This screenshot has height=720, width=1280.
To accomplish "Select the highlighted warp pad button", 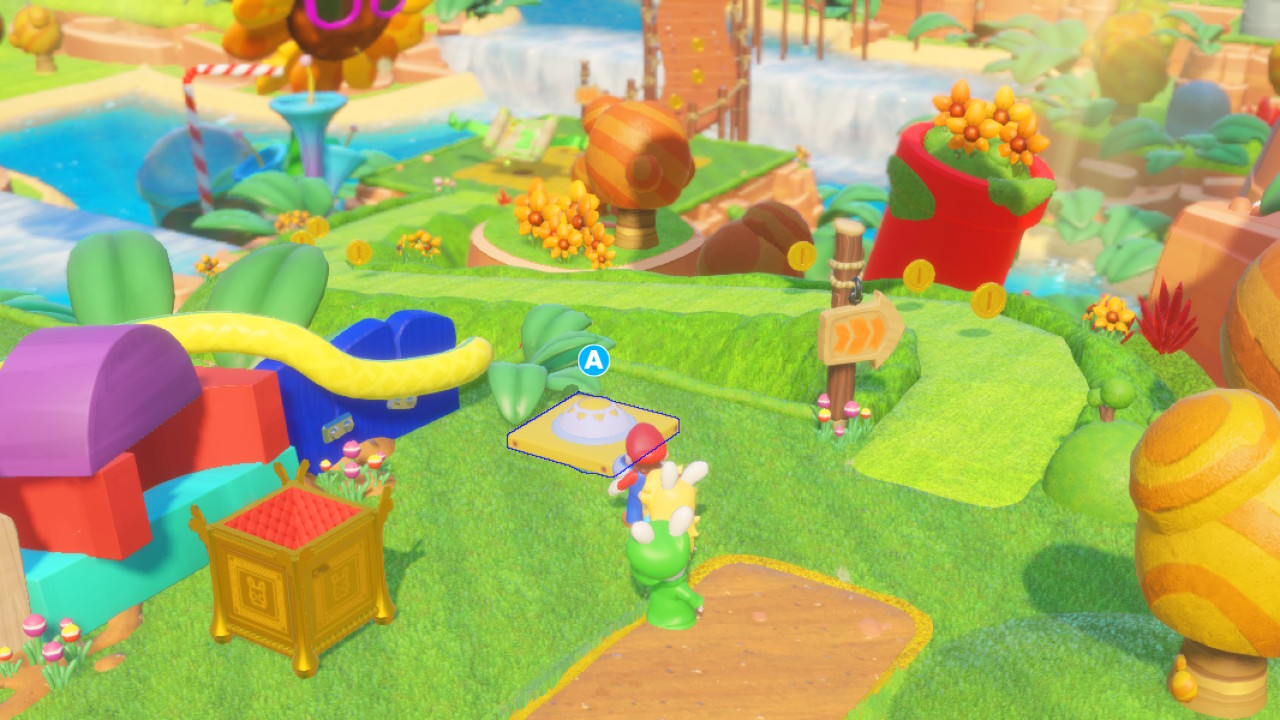I will click(592, 432).
